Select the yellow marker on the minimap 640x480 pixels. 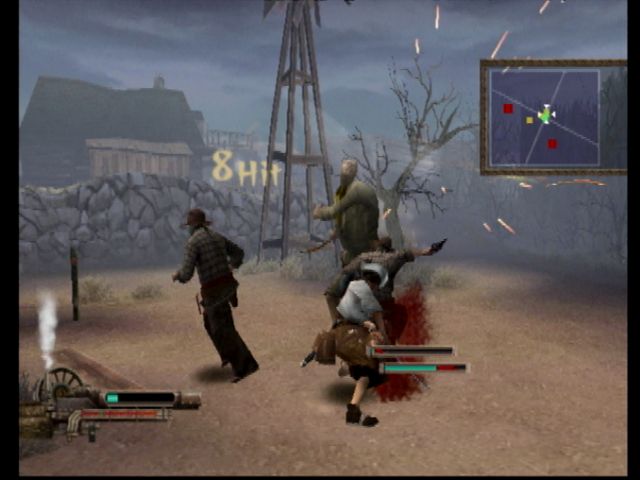click(529, 120)
